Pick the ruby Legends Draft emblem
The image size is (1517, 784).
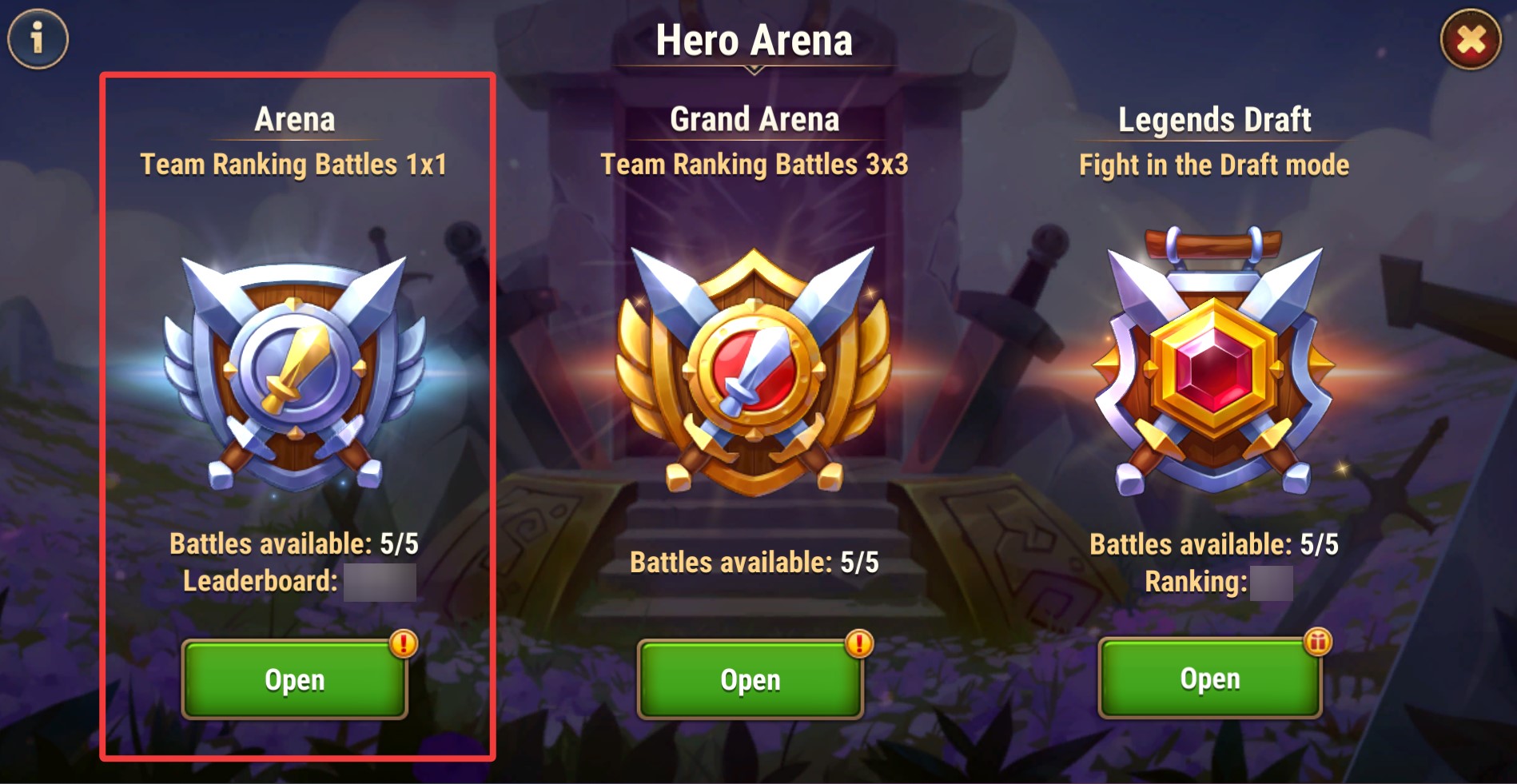tap(1213, 364)
